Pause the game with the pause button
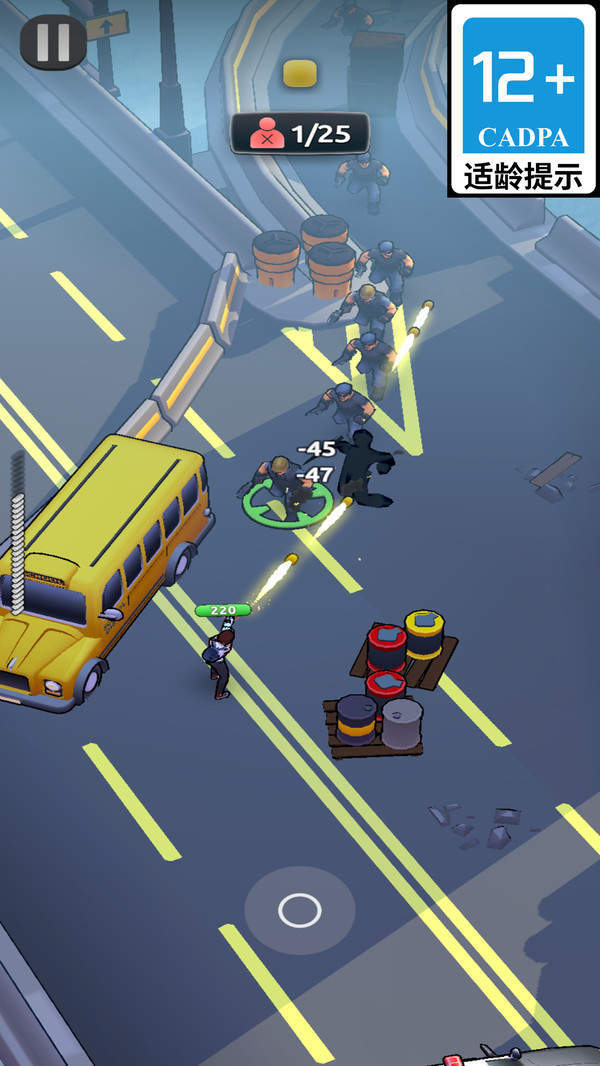600x1066 pixels. (x=53, y=42)
